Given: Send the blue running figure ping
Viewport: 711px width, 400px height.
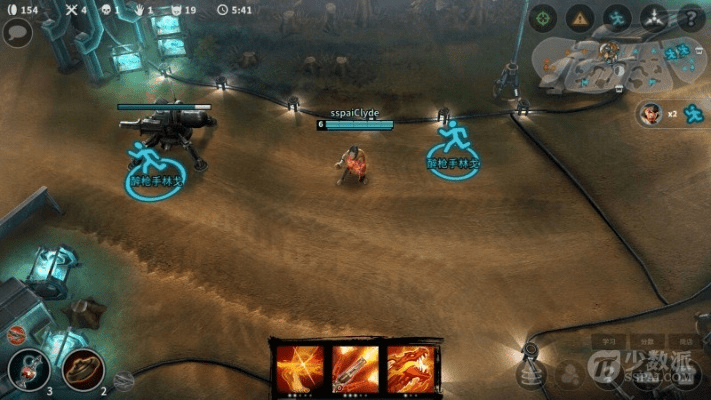Looking at the screenshot, I should pyautogui.click(x=617, y=17).
